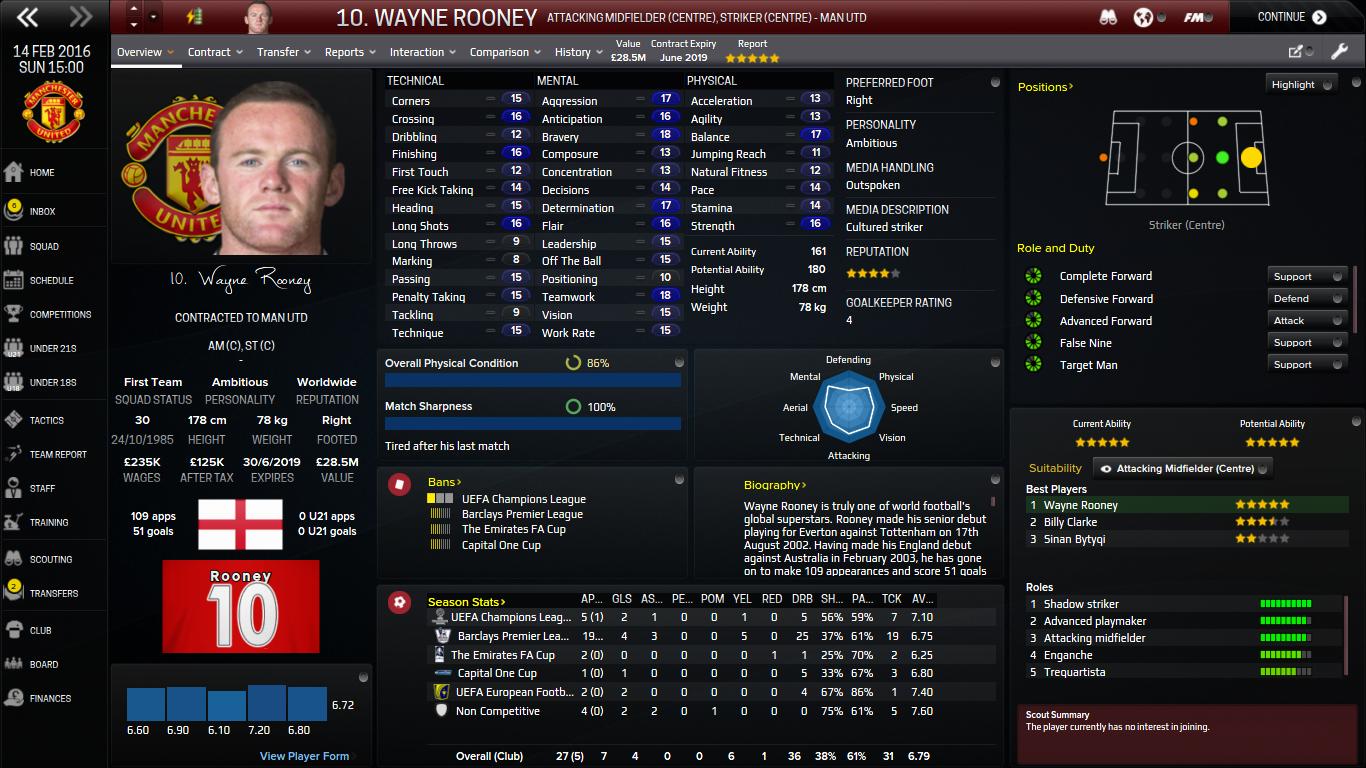This screenshot has height=768, width=1366.
Task: Toggle the Highlight button on the positions pitch
Action: 1301,84
